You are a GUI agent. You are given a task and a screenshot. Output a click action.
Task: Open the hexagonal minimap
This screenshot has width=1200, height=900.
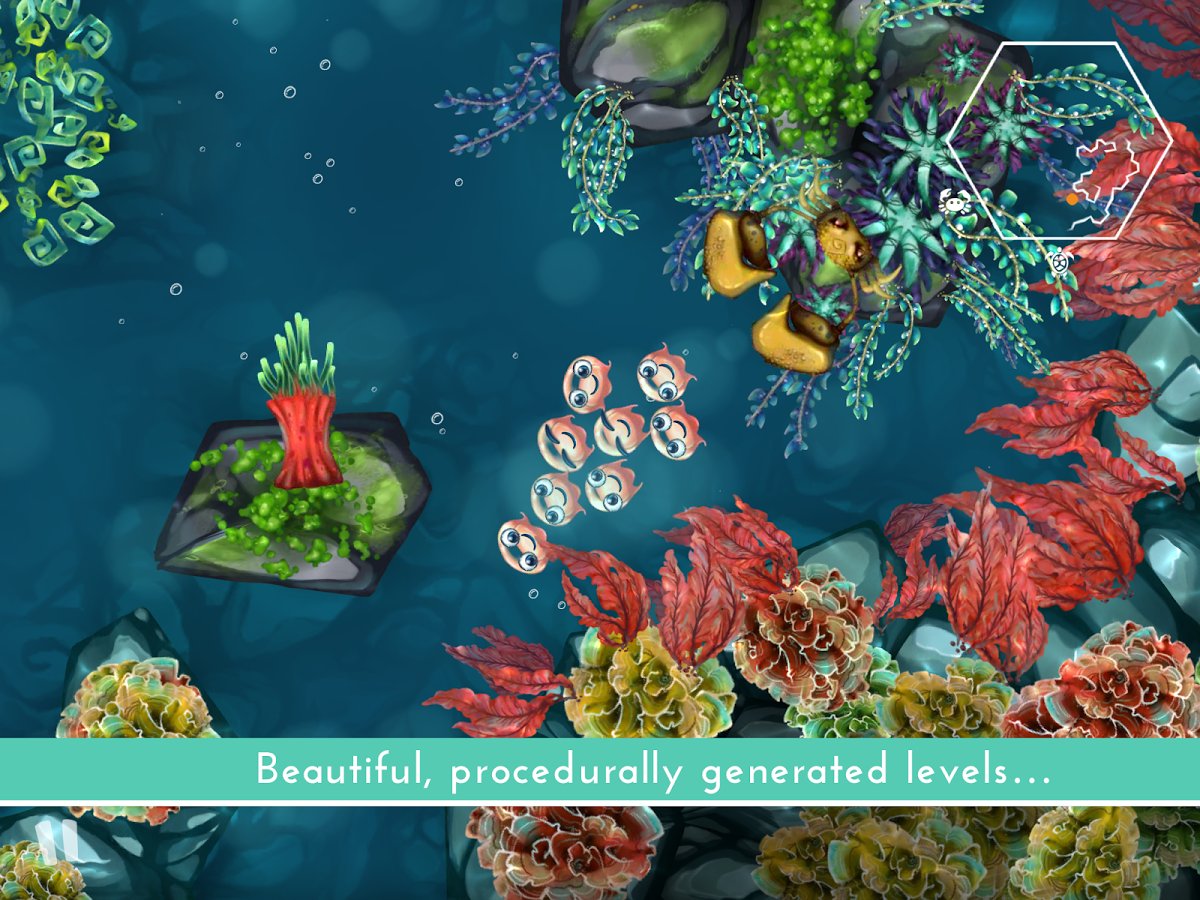tap(1059, 141)
